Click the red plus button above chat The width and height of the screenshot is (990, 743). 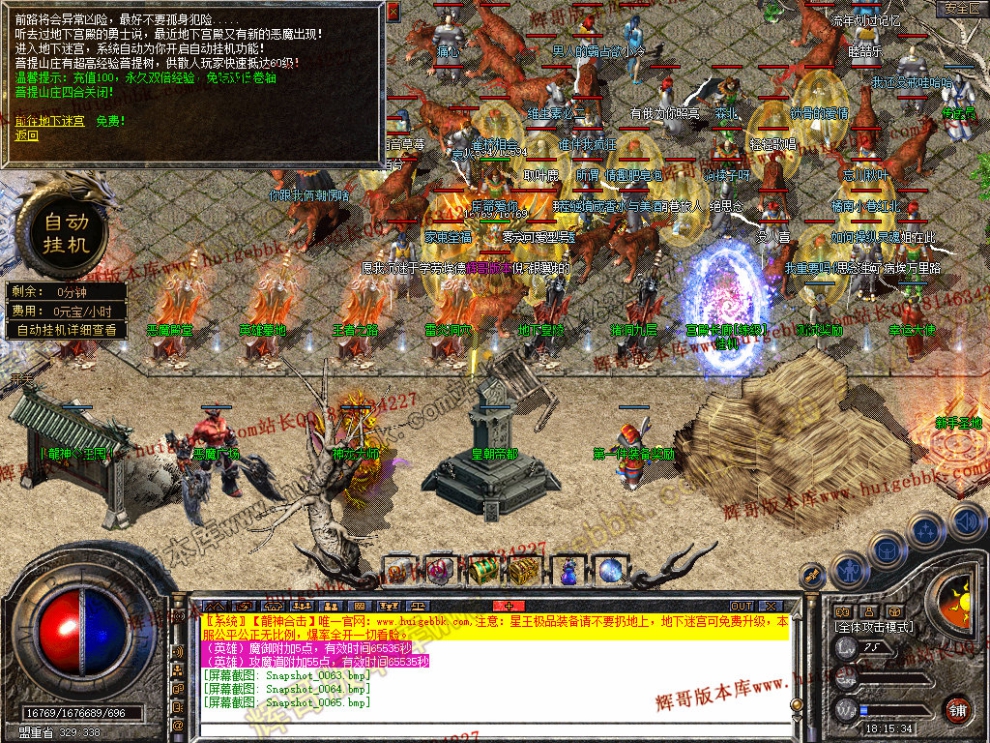[508, 606]
